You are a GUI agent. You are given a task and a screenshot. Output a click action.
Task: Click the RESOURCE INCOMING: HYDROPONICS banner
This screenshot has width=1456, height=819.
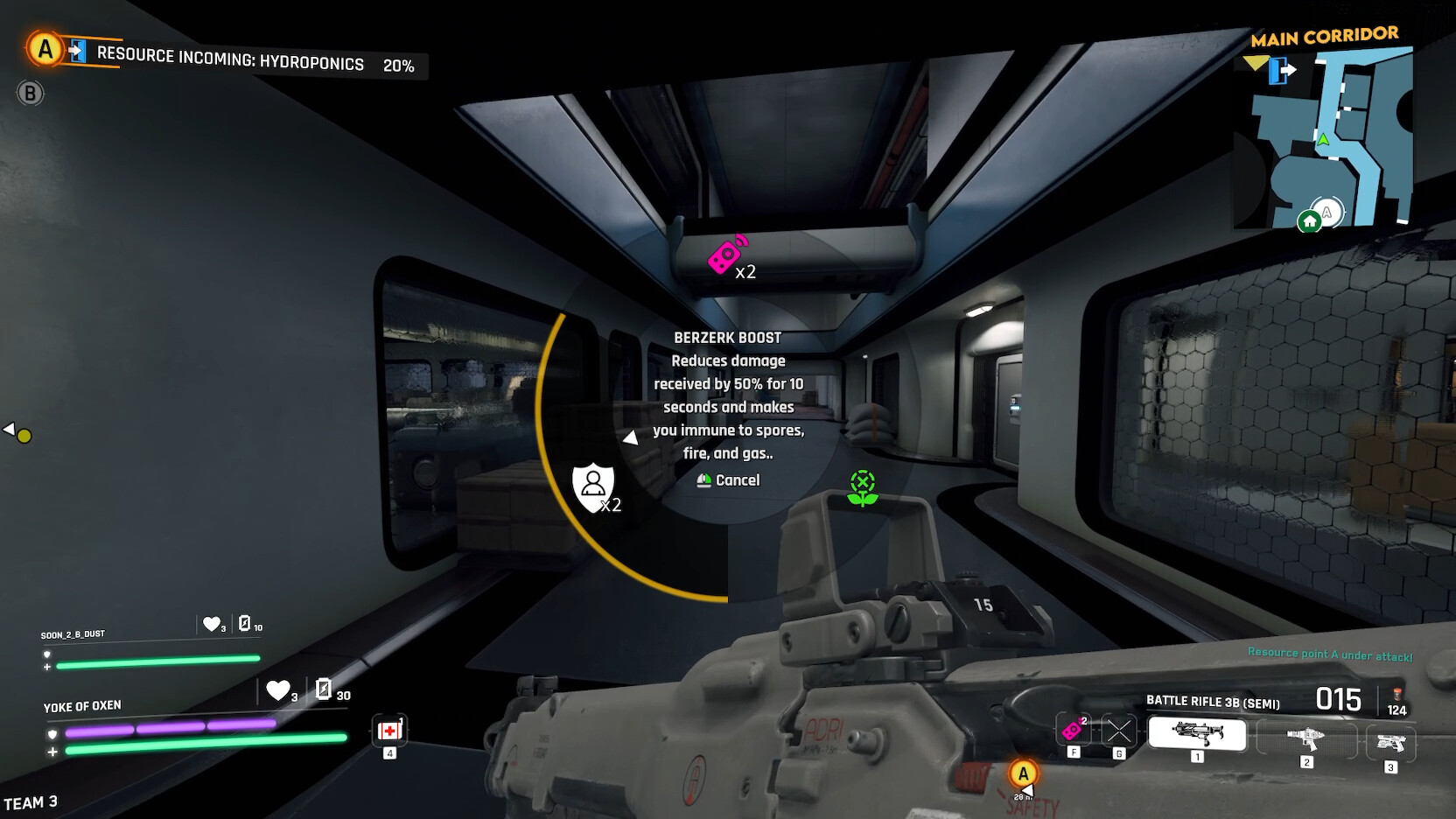coord(230,65)
